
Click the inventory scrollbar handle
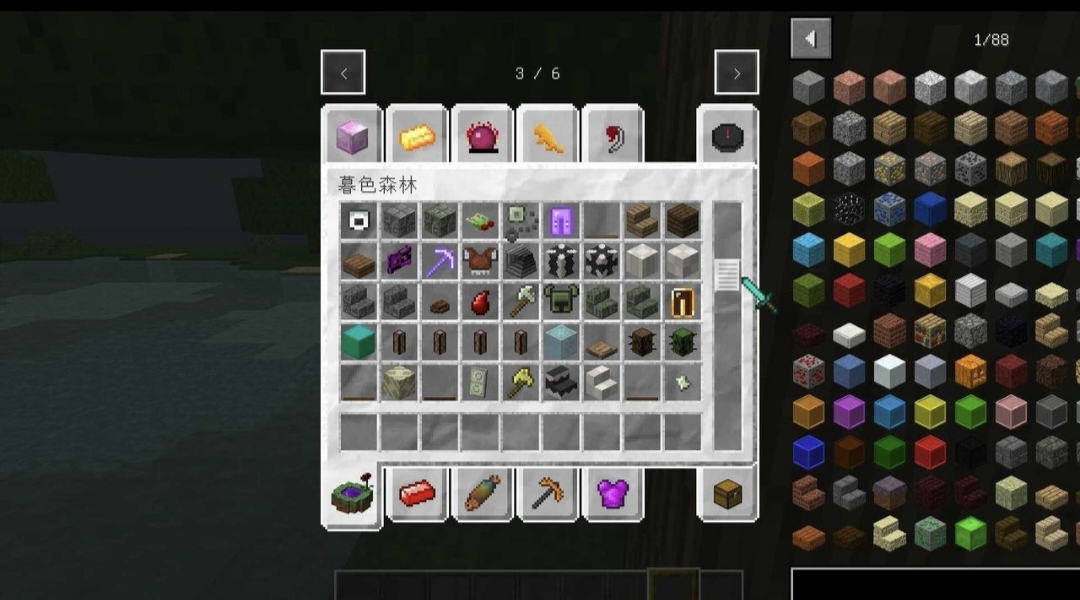coord(727,275)
